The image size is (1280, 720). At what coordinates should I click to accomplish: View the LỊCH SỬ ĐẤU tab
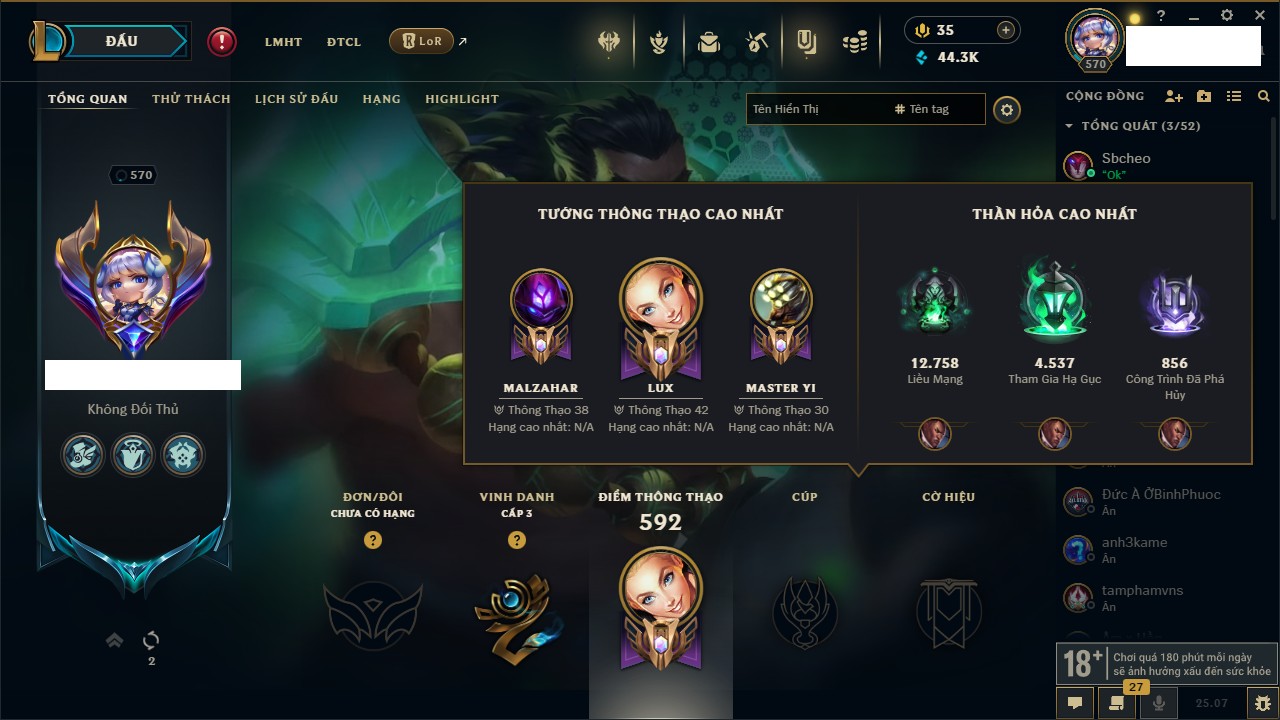(x=296, y=99)
